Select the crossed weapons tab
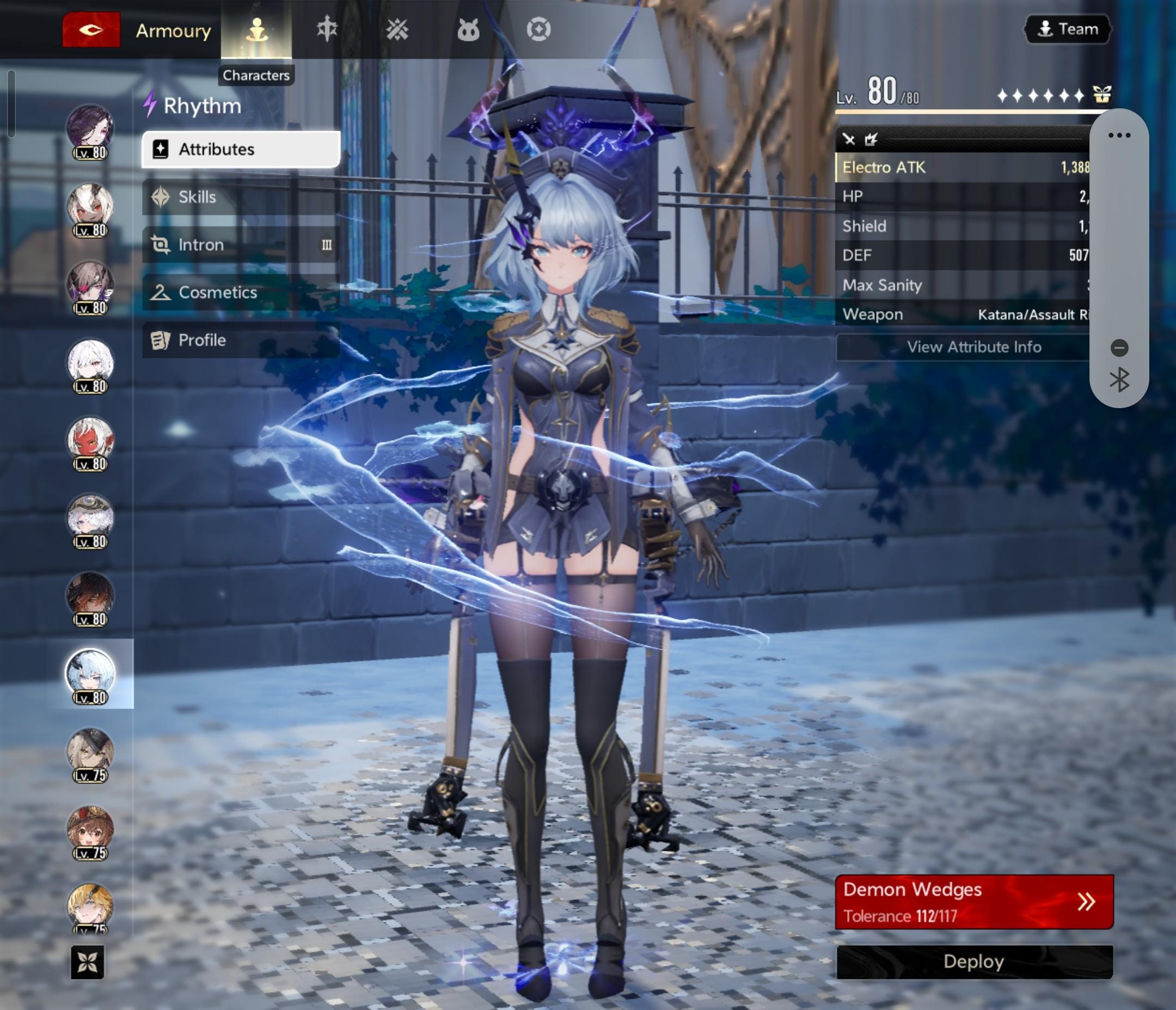Viewport: 1176px width, 1010px height. pos(397,29)
